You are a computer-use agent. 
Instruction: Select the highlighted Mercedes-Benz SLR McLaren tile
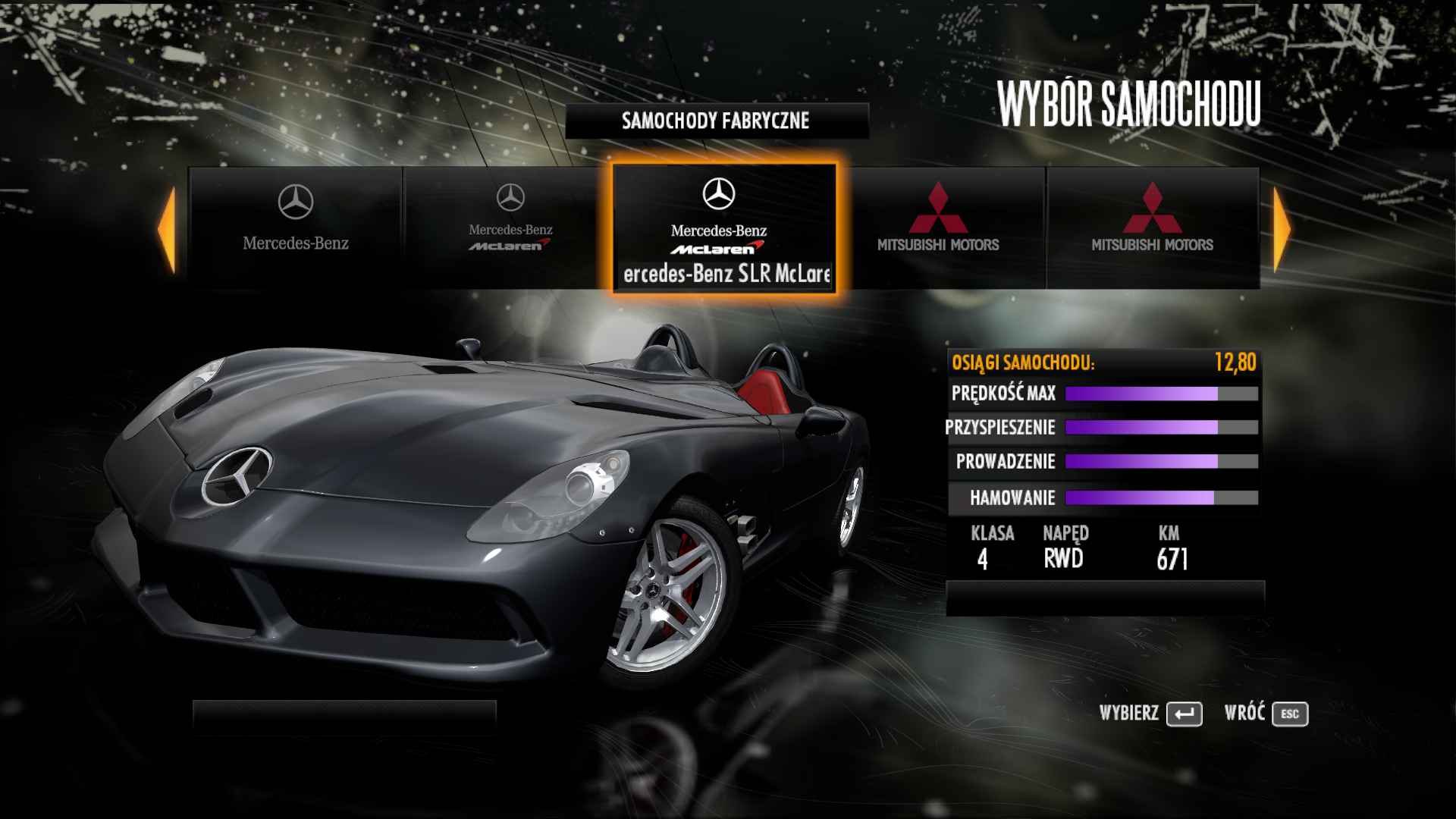(x=724, y=228)
